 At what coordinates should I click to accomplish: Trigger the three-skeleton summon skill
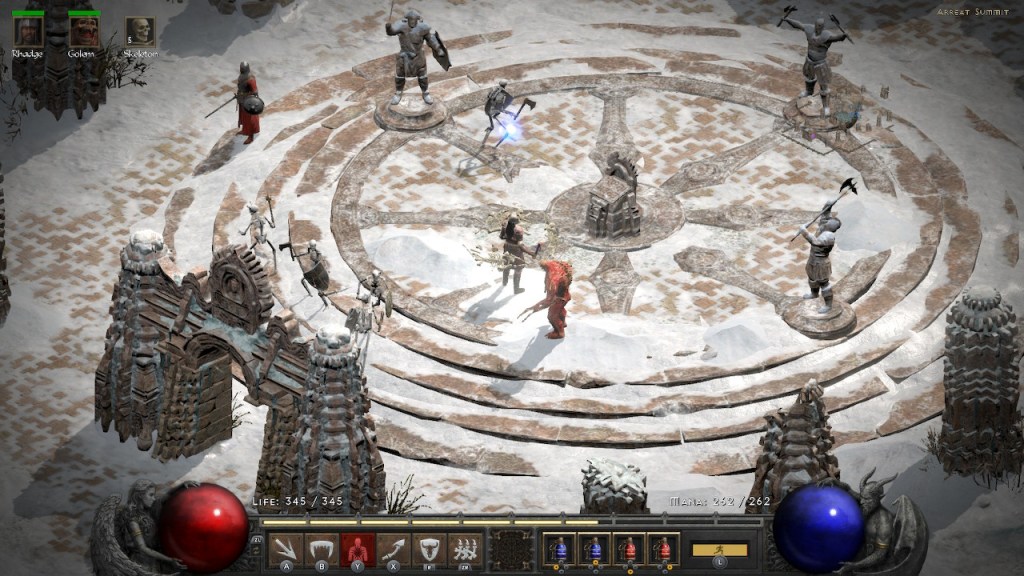(464, 549)
